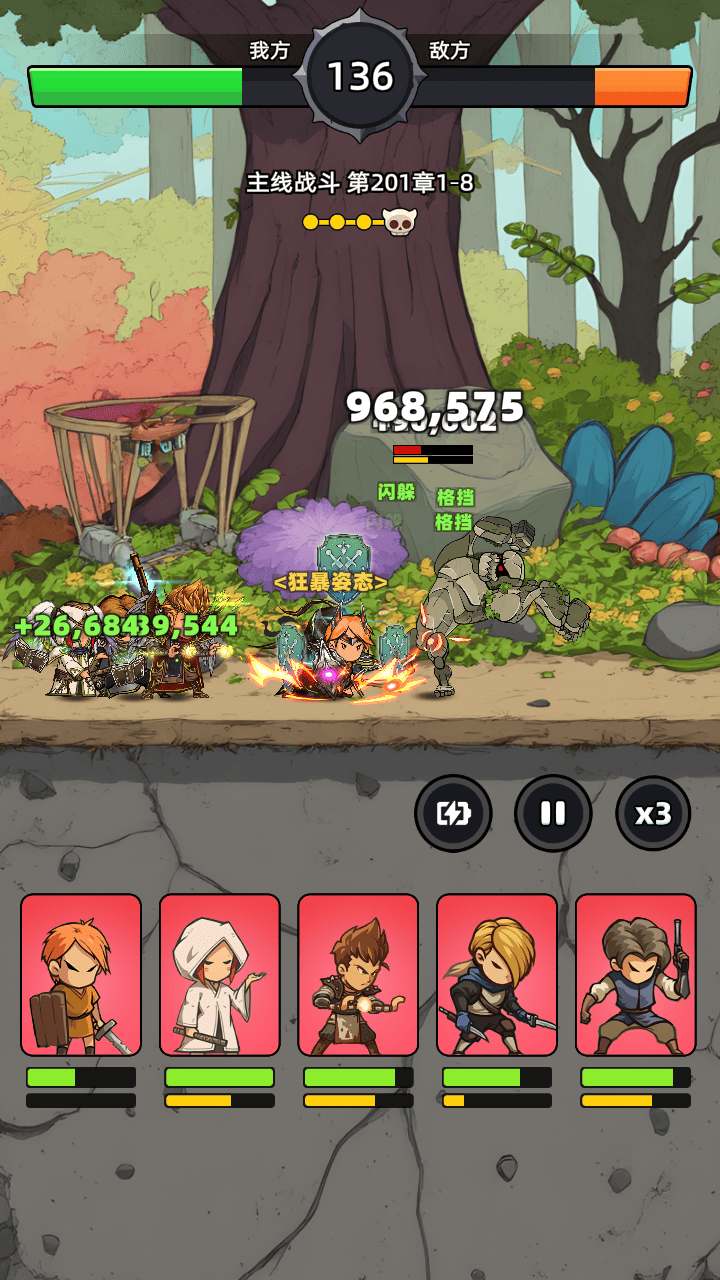
Task: Select the white-hooded priest hero card
Action: click(219, 975)
